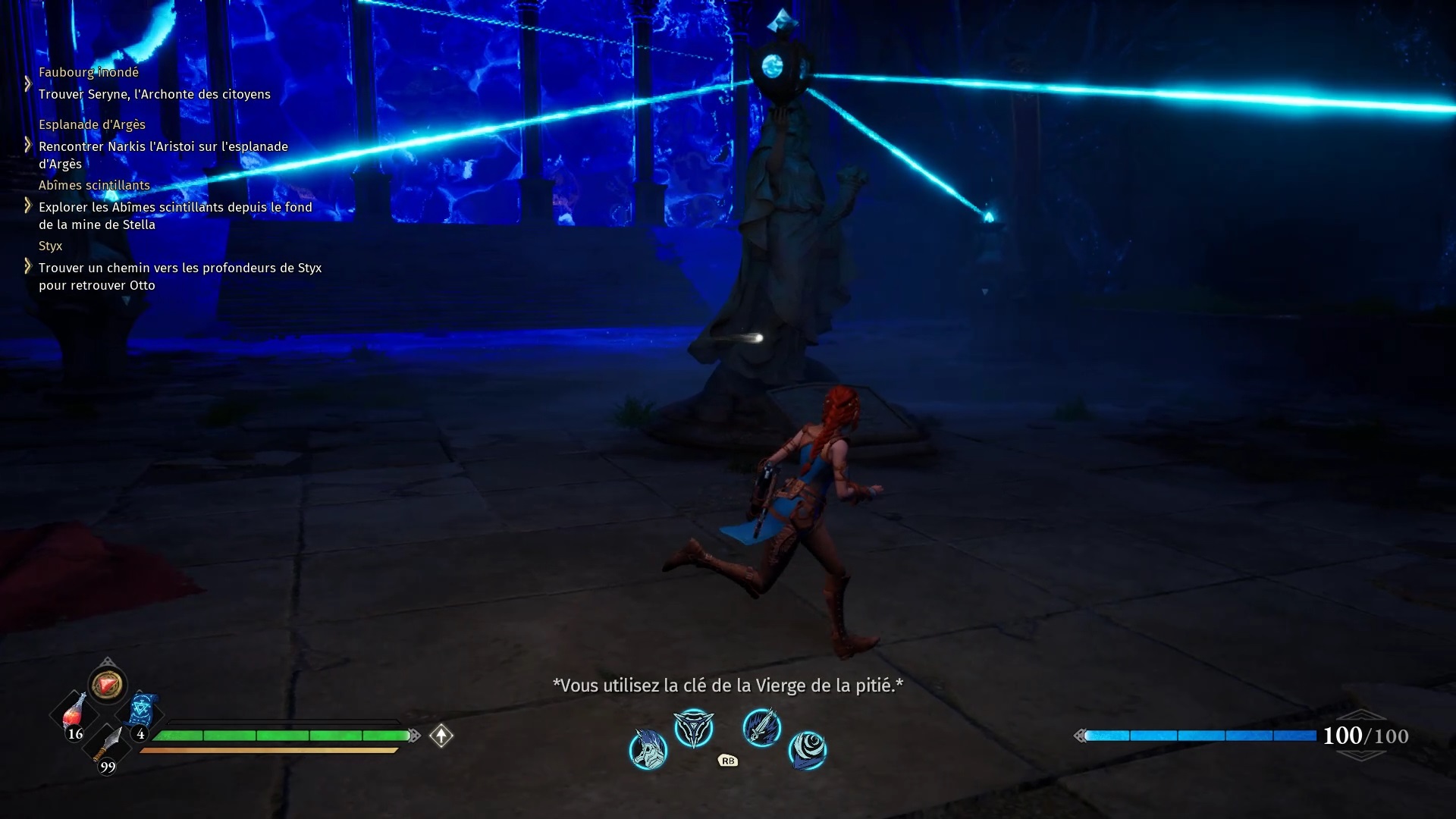This screenshot has width=1456, height=819.
Task: Trigger the triangular shield ability
Action: (x=694, y=728)
